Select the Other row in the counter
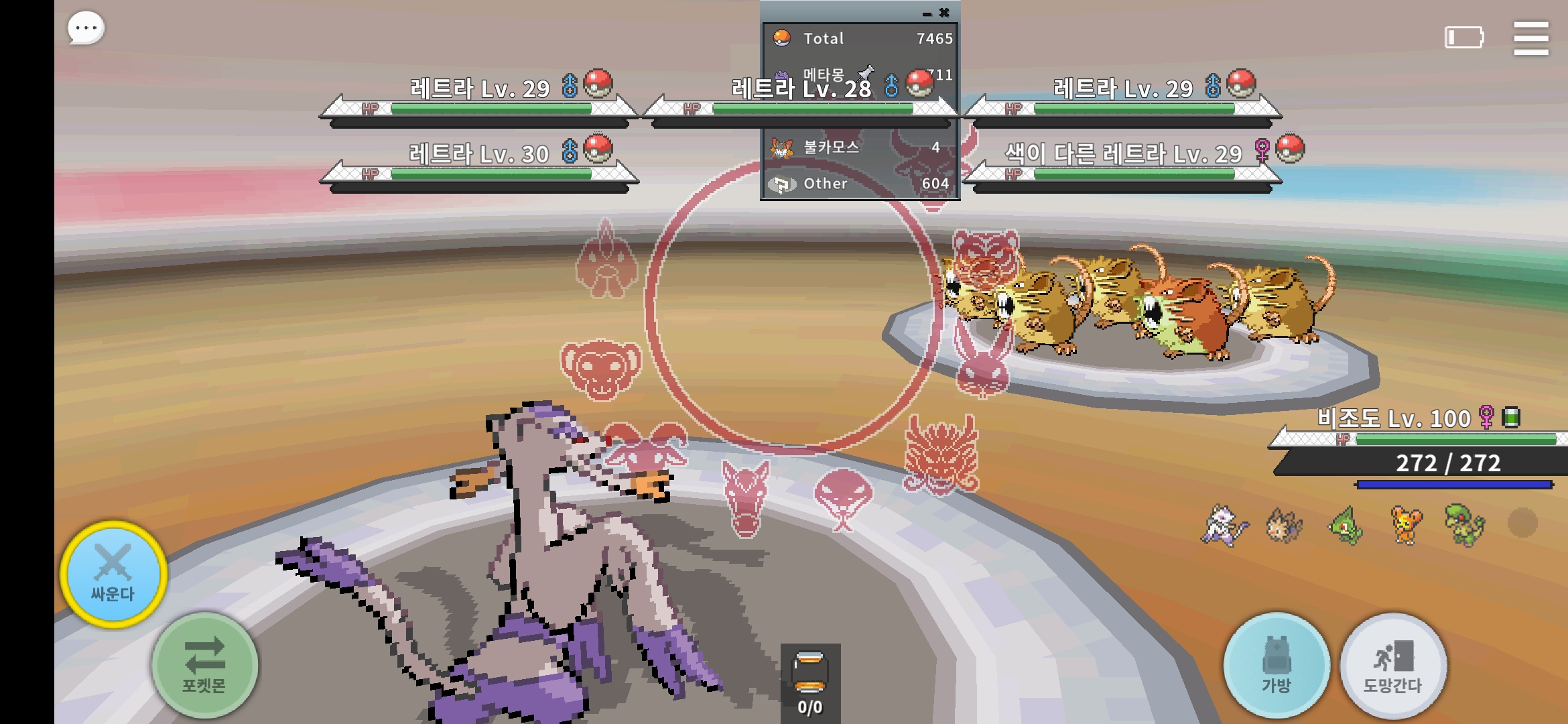The image size is (1568, 724). 860,184
